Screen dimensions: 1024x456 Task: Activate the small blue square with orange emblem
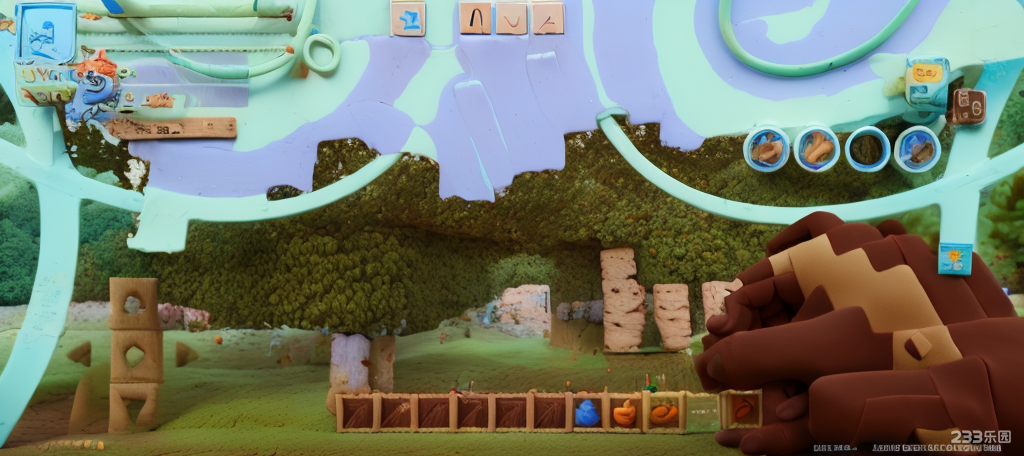coord(955,258)
